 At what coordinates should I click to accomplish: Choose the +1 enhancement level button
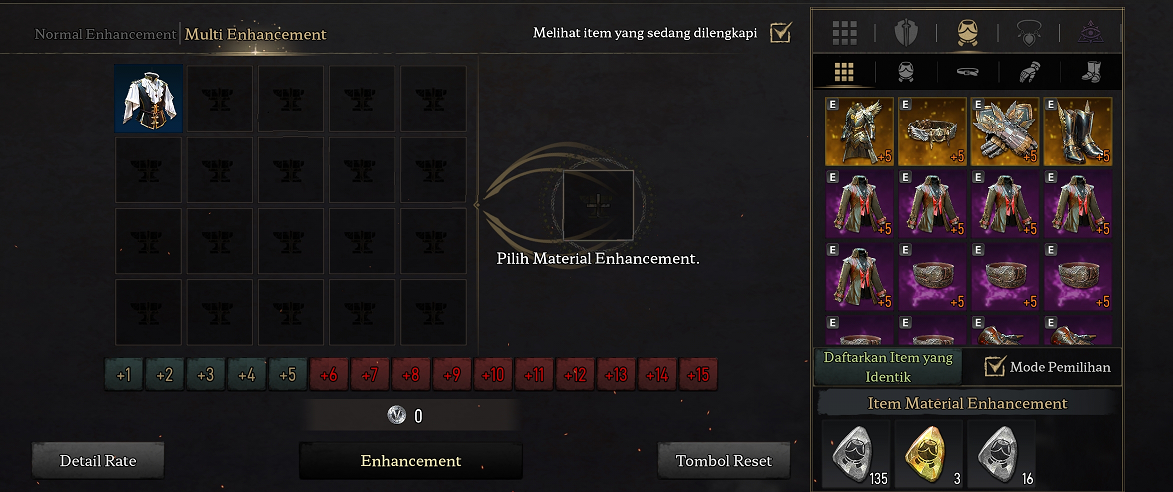click(x=123, y=376)
